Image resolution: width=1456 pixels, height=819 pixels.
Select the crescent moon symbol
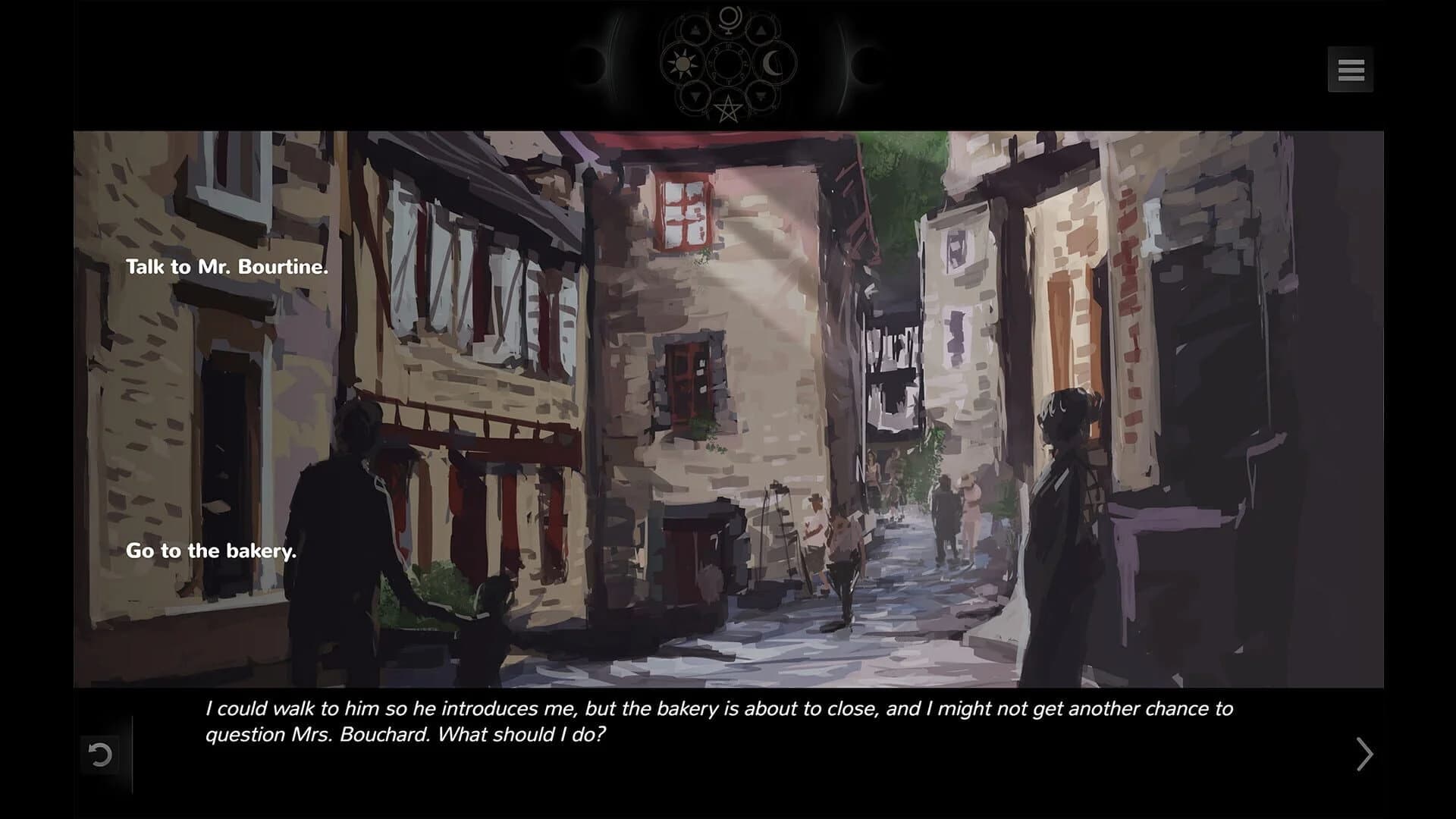(770, 64)
